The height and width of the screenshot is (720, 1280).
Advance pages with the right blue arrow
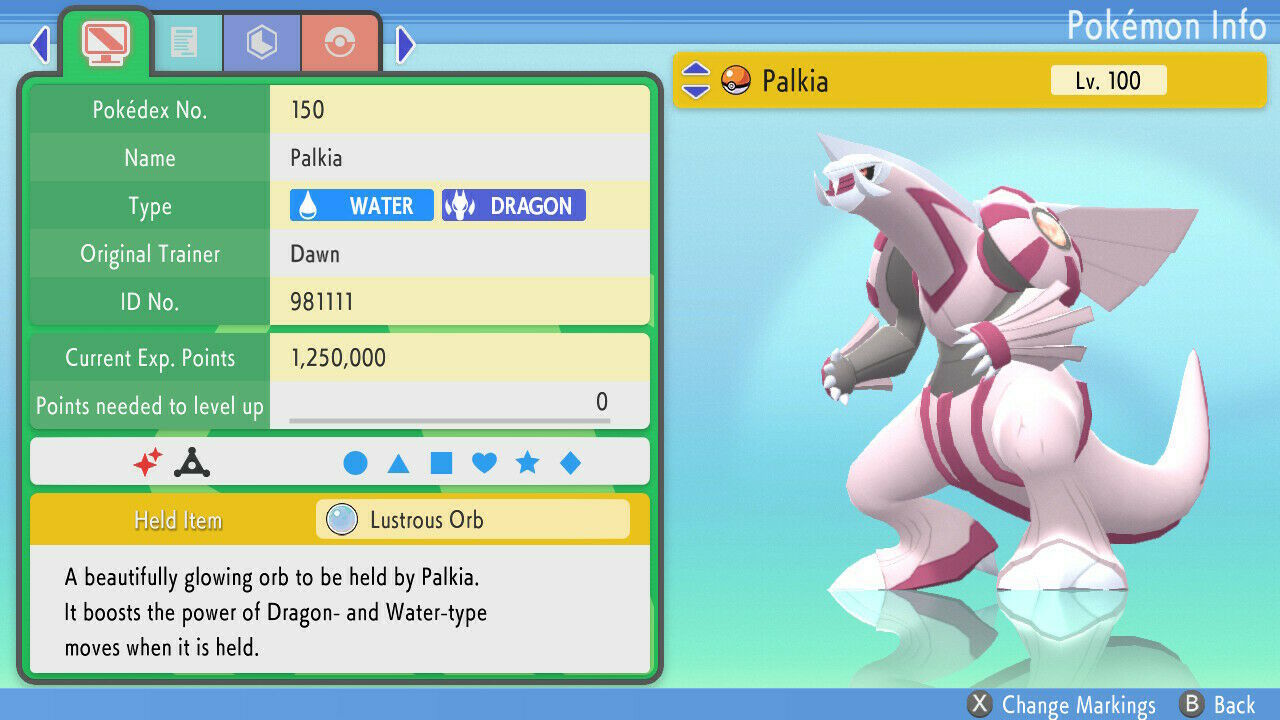pyautogui.click(x=403, y=44)
